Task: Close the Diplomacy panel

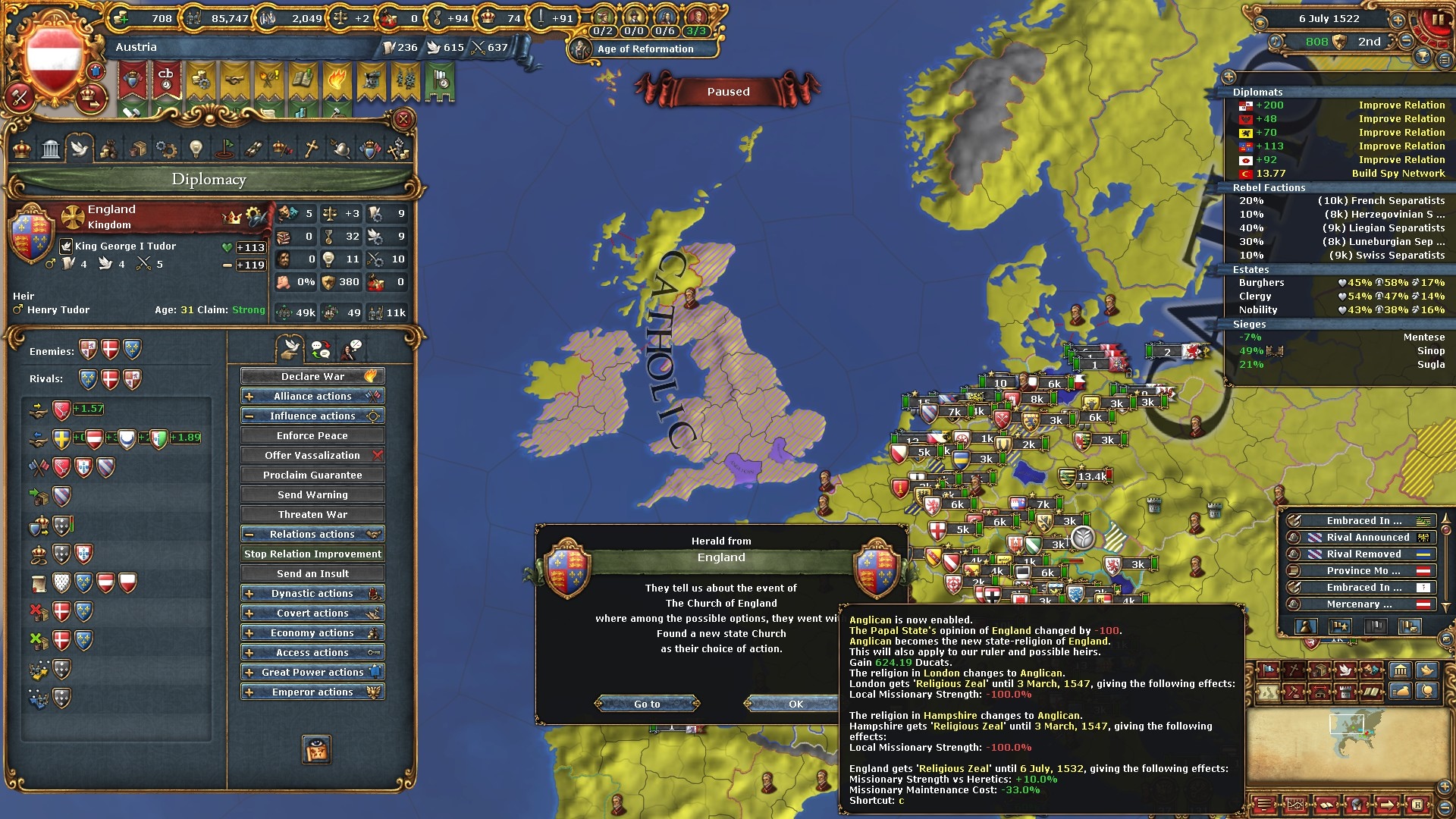Action: 403,119
